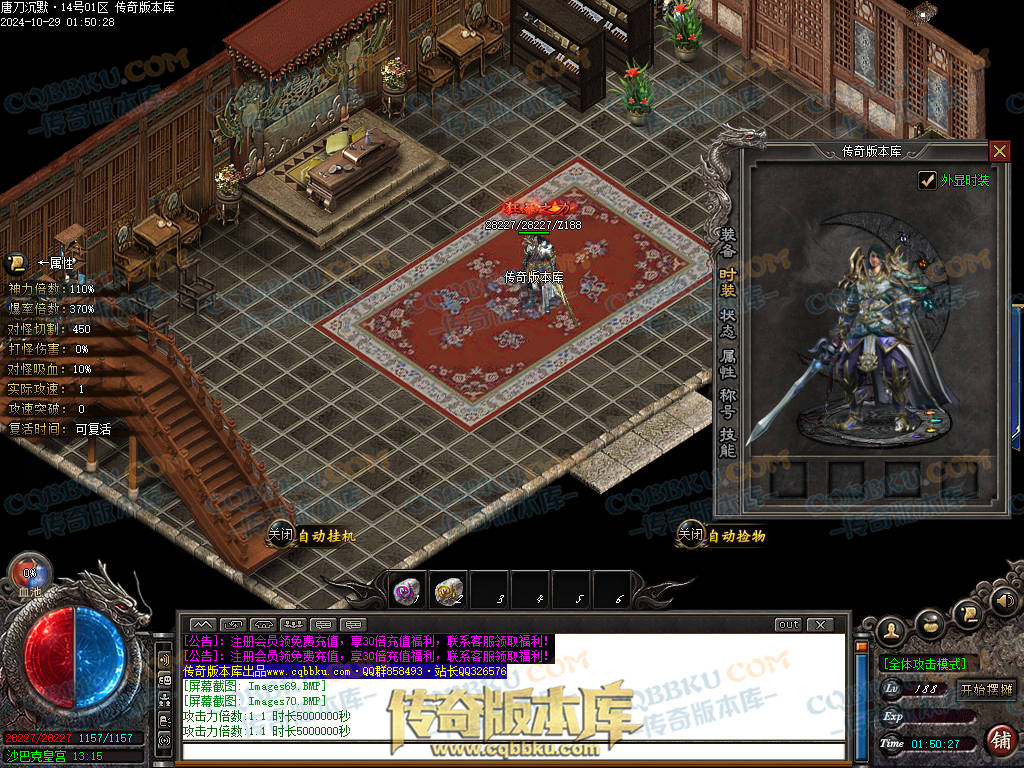Click the chat window's out button

point(789,625)
